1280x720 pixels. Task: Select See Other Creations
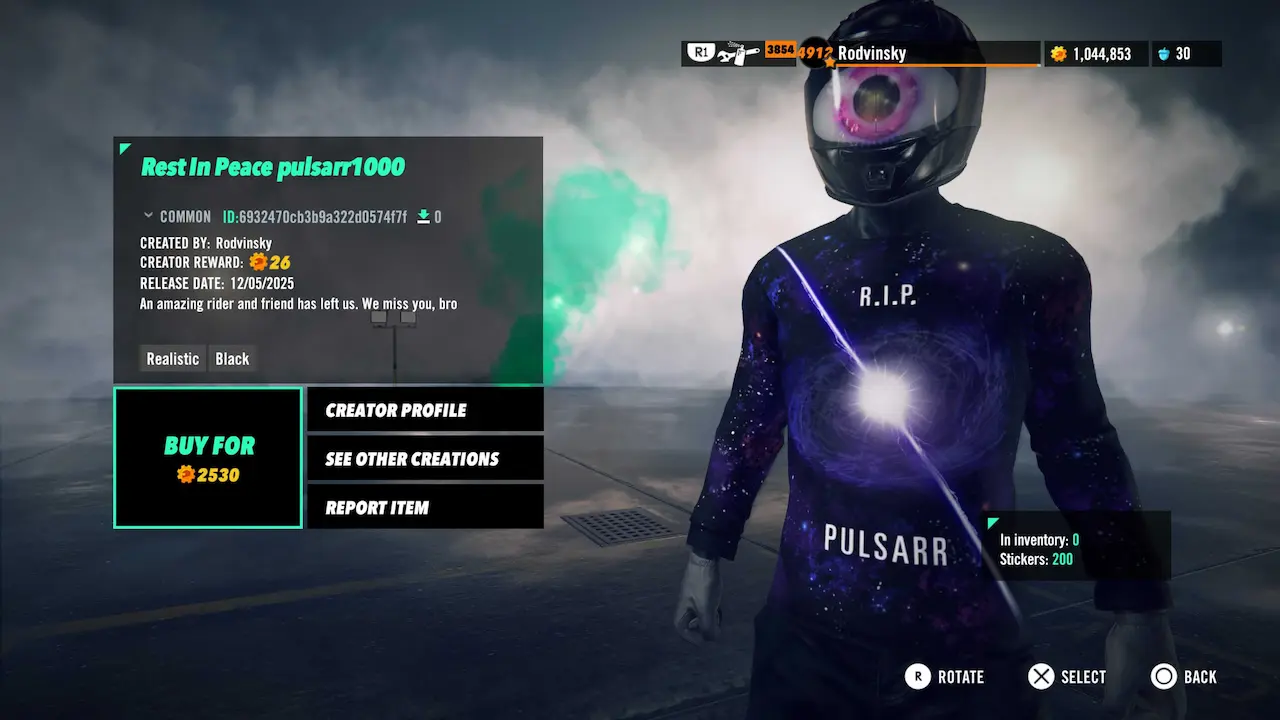click(x=425, y=459)
